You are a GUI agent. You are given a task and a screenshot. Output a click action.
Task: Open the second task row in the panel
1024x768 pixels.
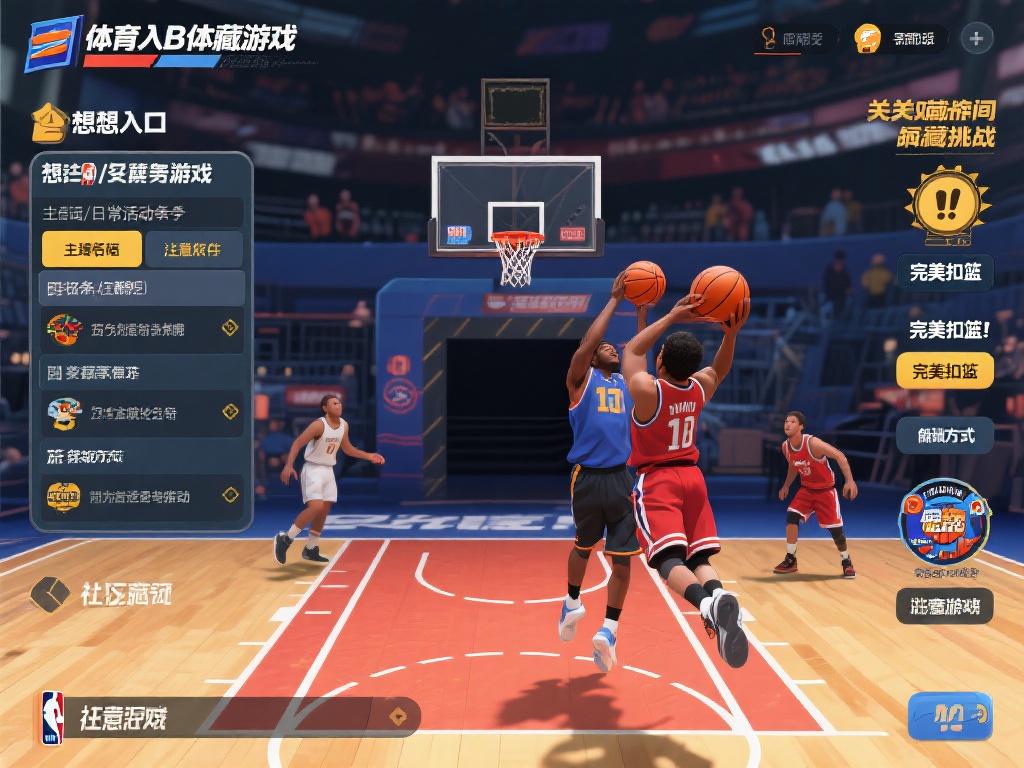(142, 412)
